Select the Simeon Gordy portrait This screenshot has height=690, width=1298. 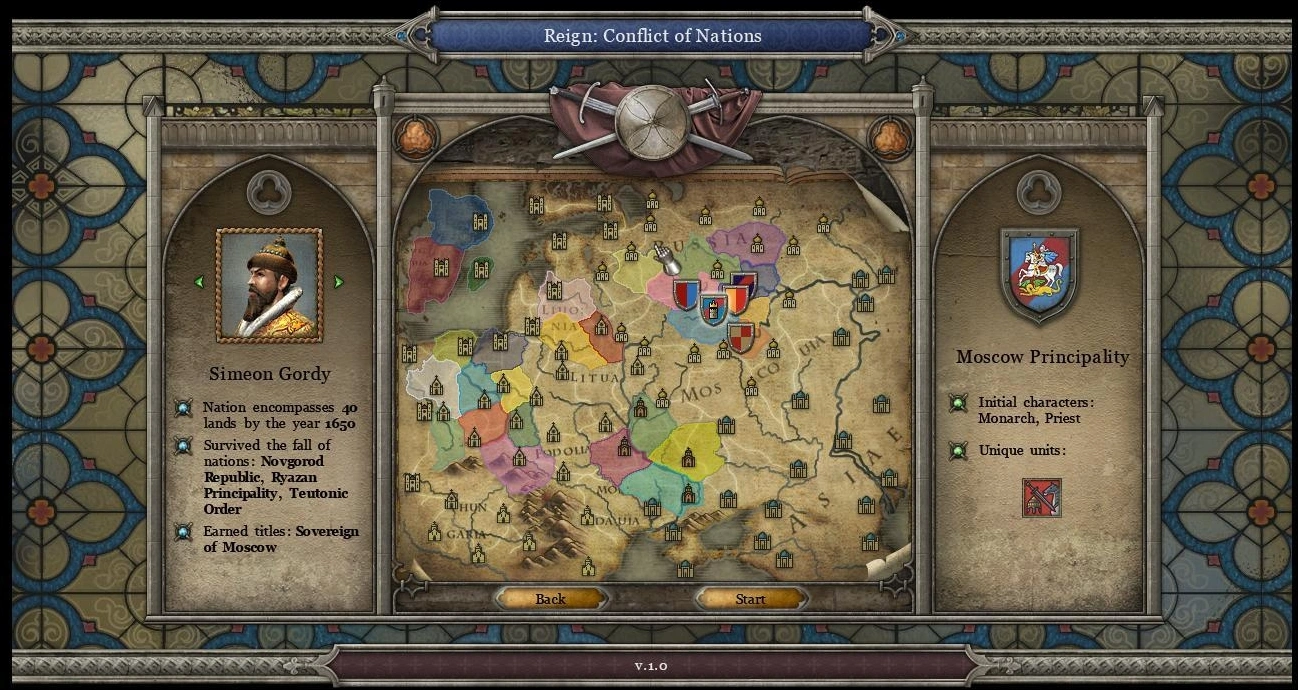coord(269,286)
